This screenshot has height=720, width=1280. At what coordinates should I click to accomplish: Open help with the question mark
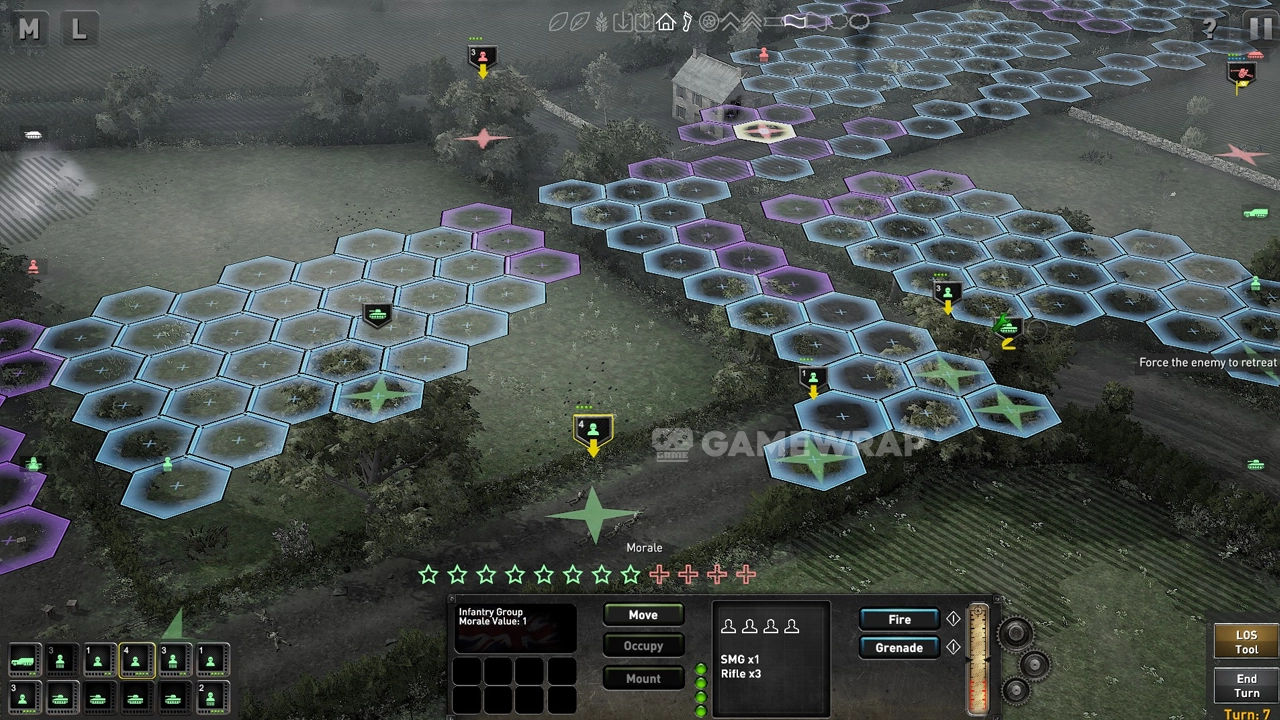tap(1209, 27)
